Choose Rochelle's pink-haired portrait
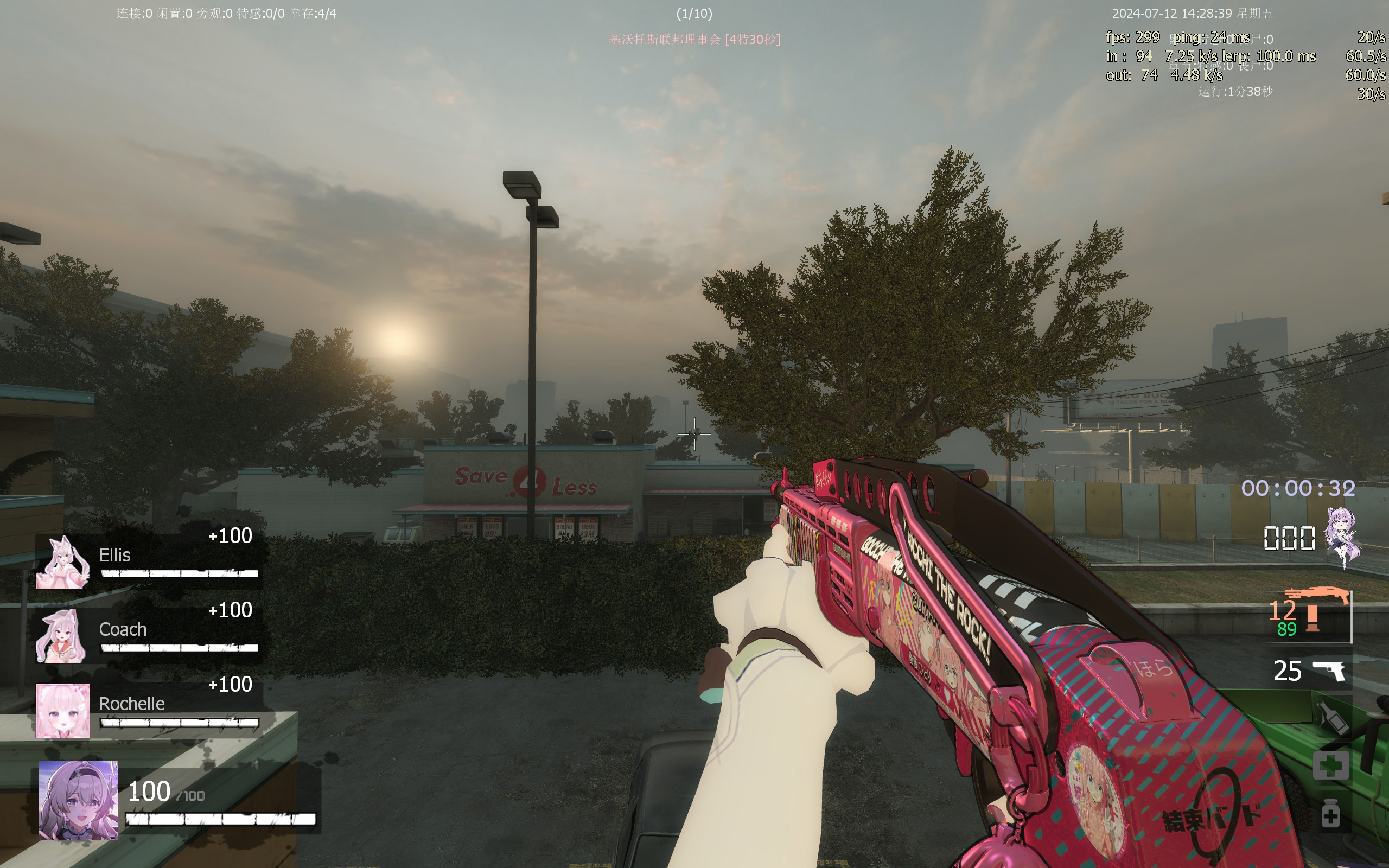 click(62, 710)
